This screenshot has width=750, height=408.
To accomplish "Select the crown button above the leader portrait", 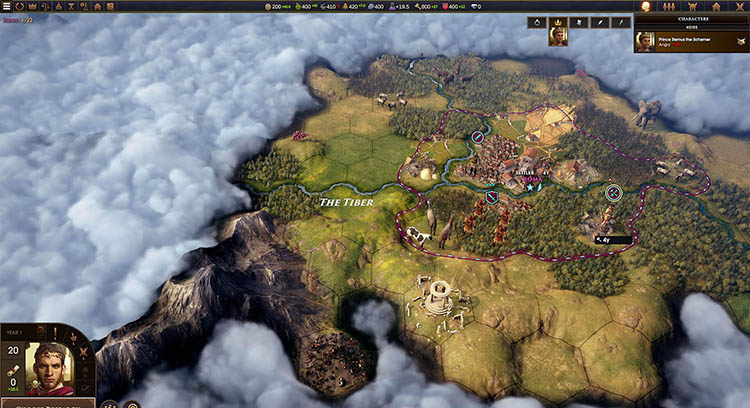I will pos(557,21).
